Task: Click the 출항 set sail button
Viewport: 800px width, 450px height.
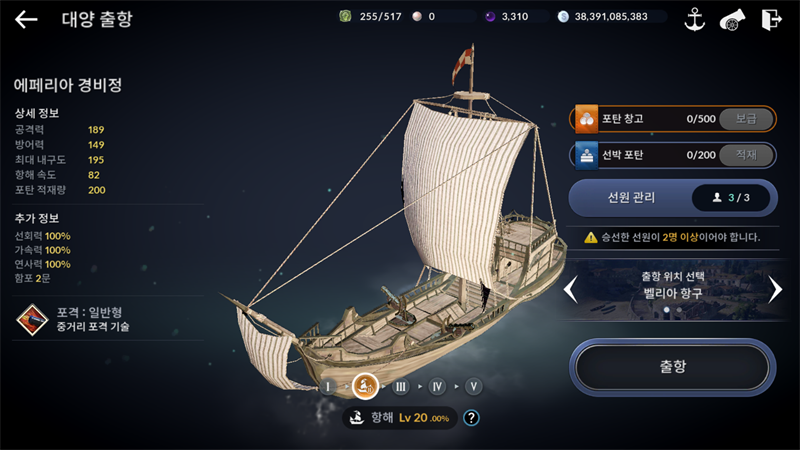Action: pyautogui.click(x=673, y=367)
